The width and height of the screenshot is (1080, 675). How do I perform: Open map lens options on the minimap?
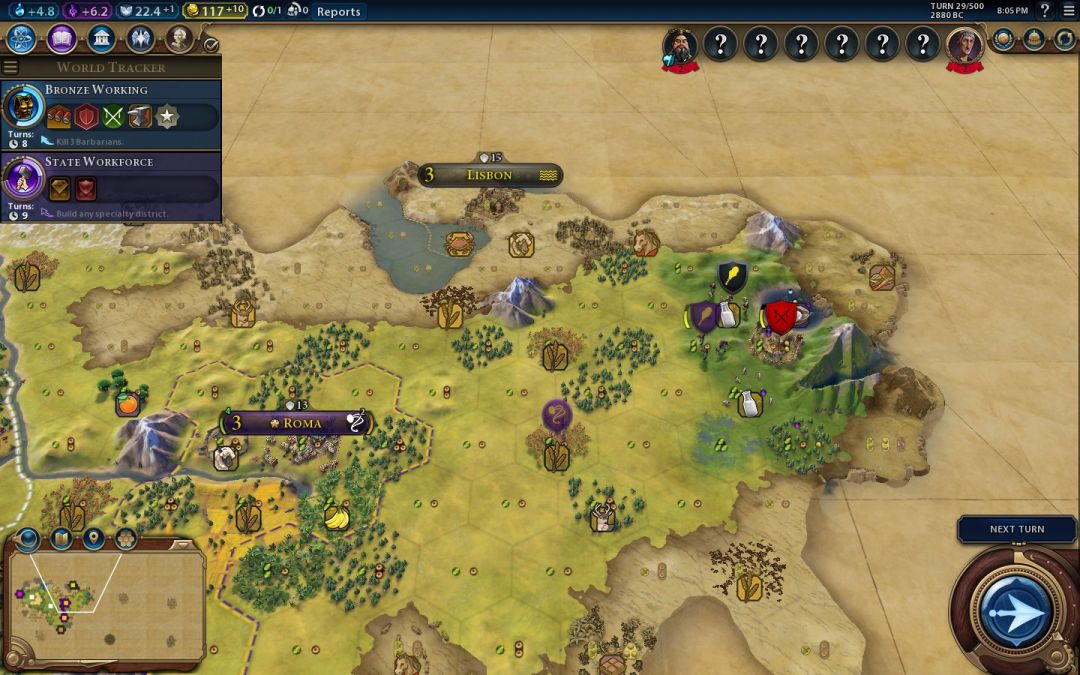tap(61, 540)
